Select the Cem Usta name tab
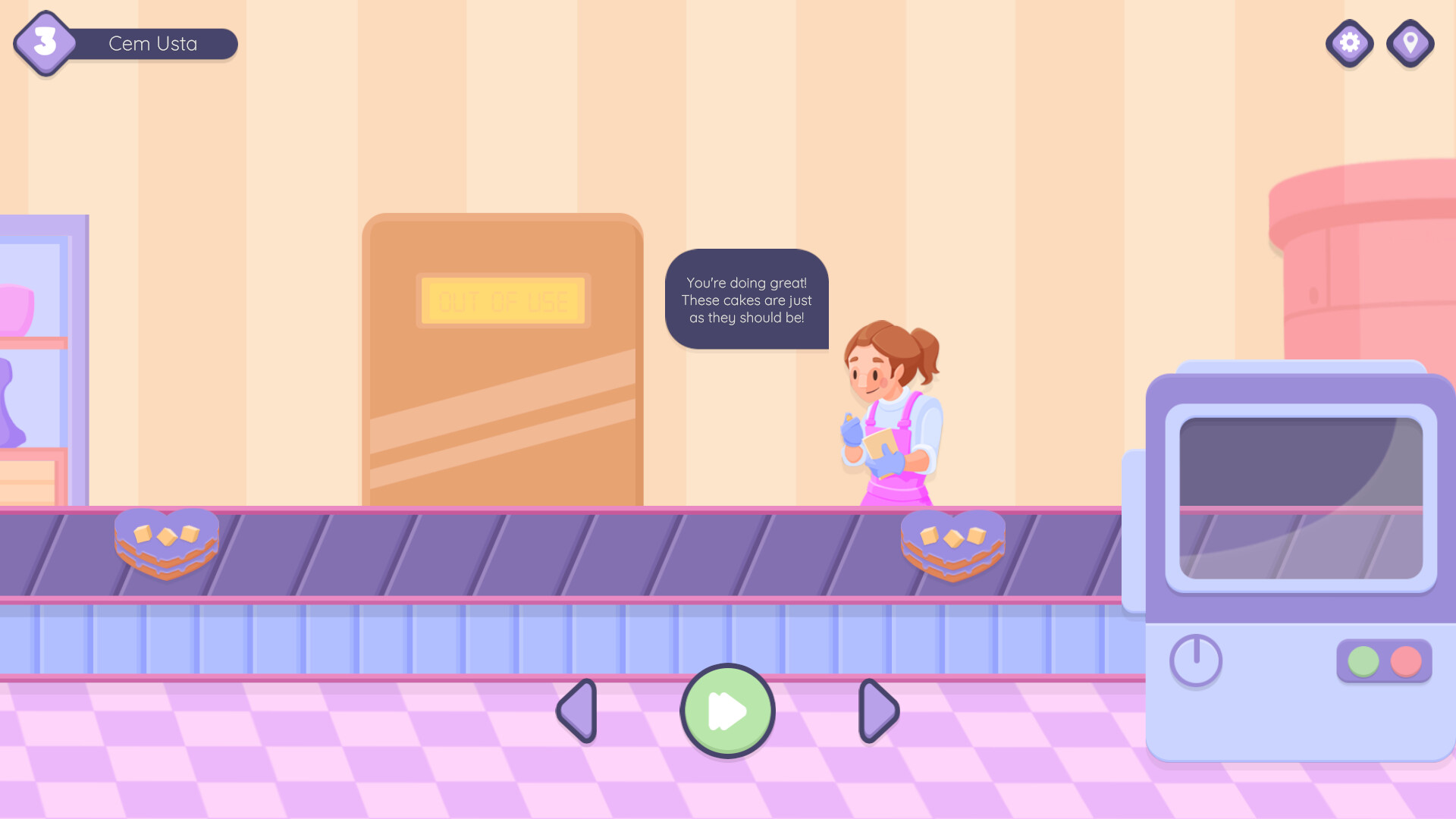Screen dimensions: 1456x819 pos(152,43)
